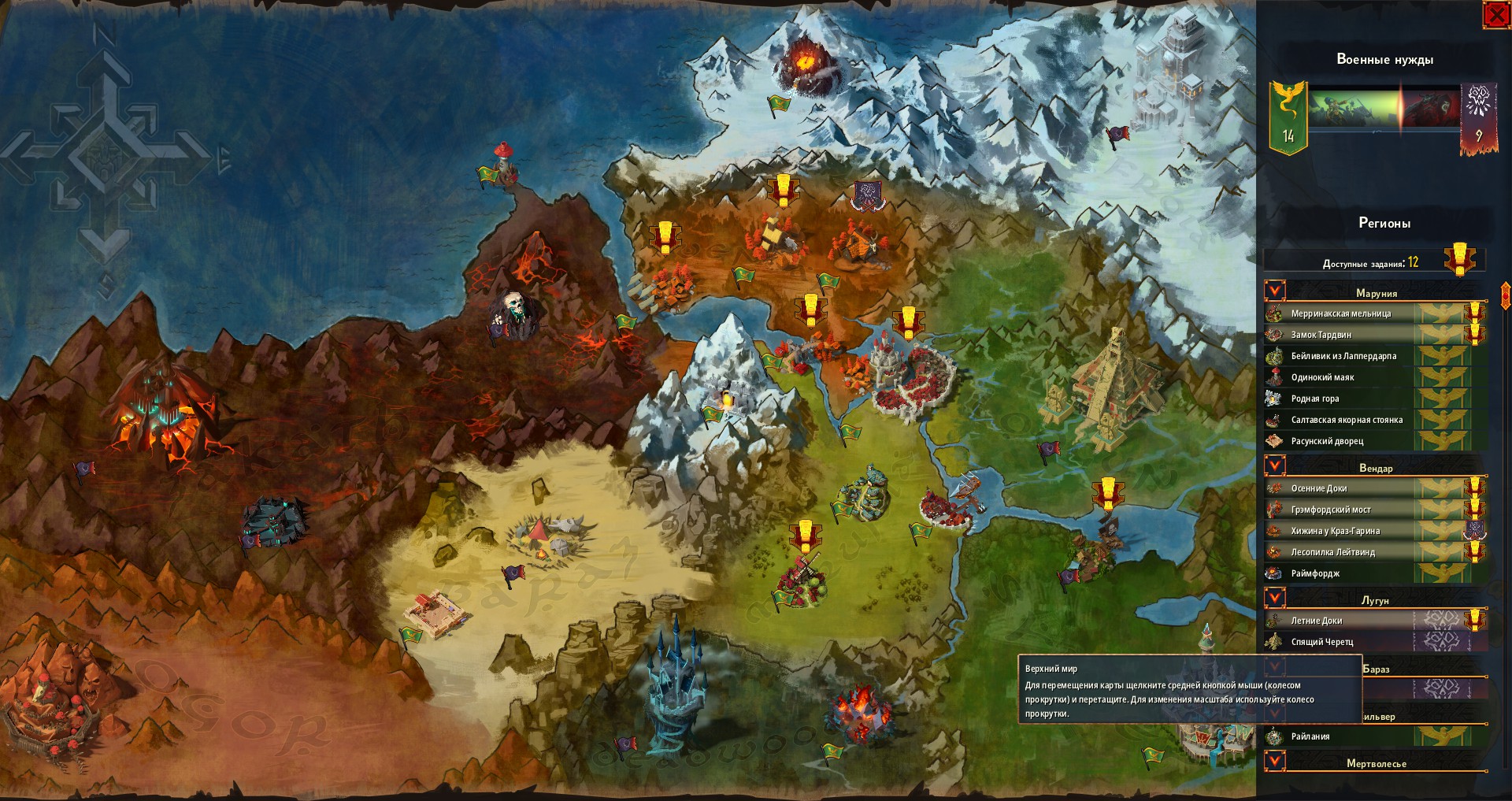Viewport: 1512px width, 801px height.
Task: Choose Расунский дворец location
Action: tap(1326, 441)
